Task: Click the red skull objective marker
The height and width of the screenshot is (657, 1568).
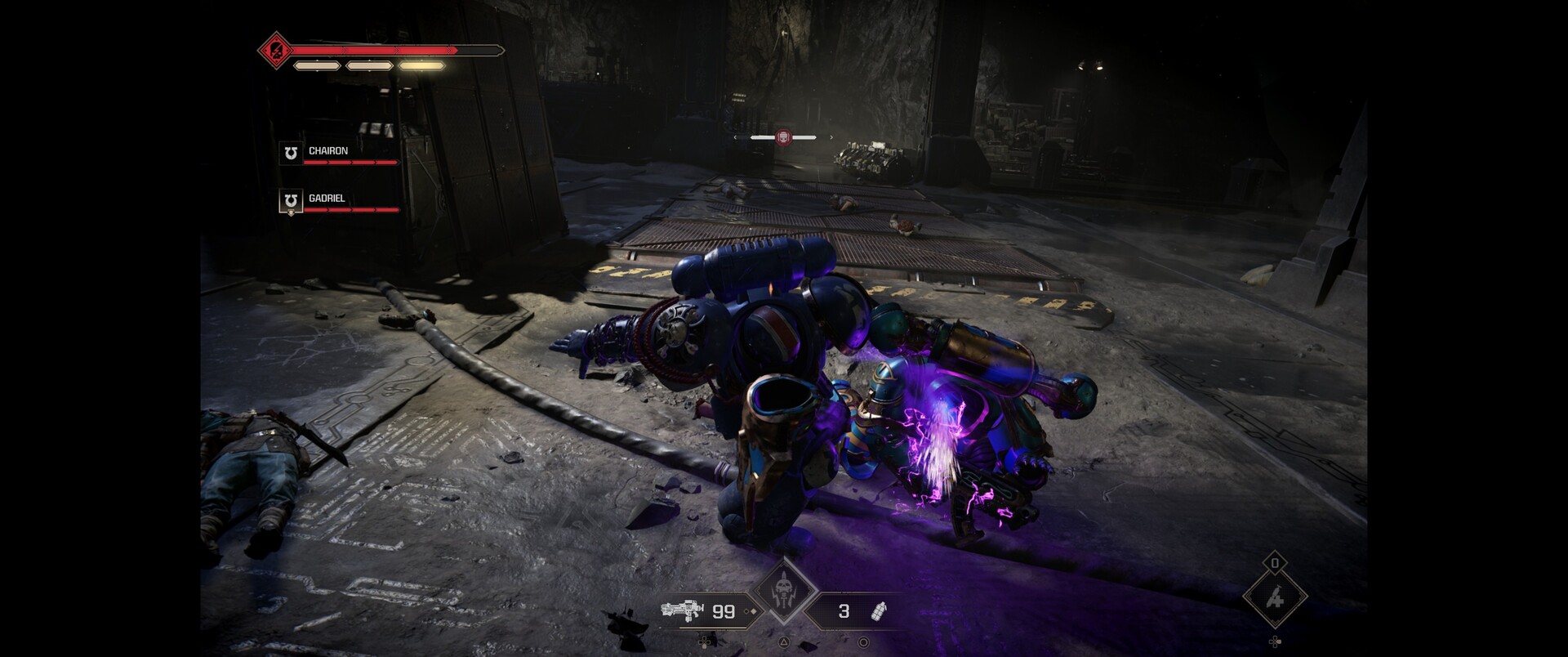Action: [x=783, y=137]
